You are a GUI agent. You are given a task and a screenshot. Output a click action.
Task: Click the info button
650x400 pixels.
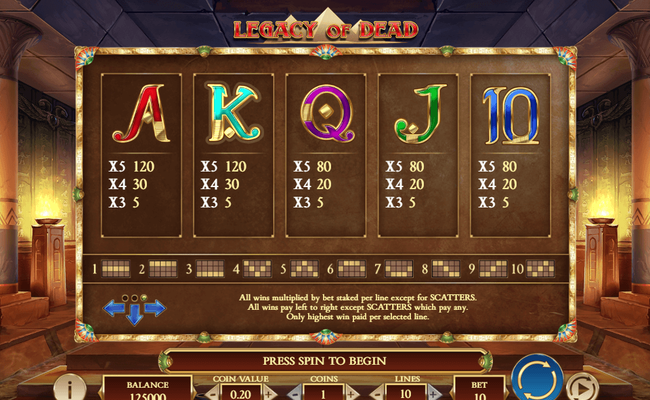tap(70, 388)
